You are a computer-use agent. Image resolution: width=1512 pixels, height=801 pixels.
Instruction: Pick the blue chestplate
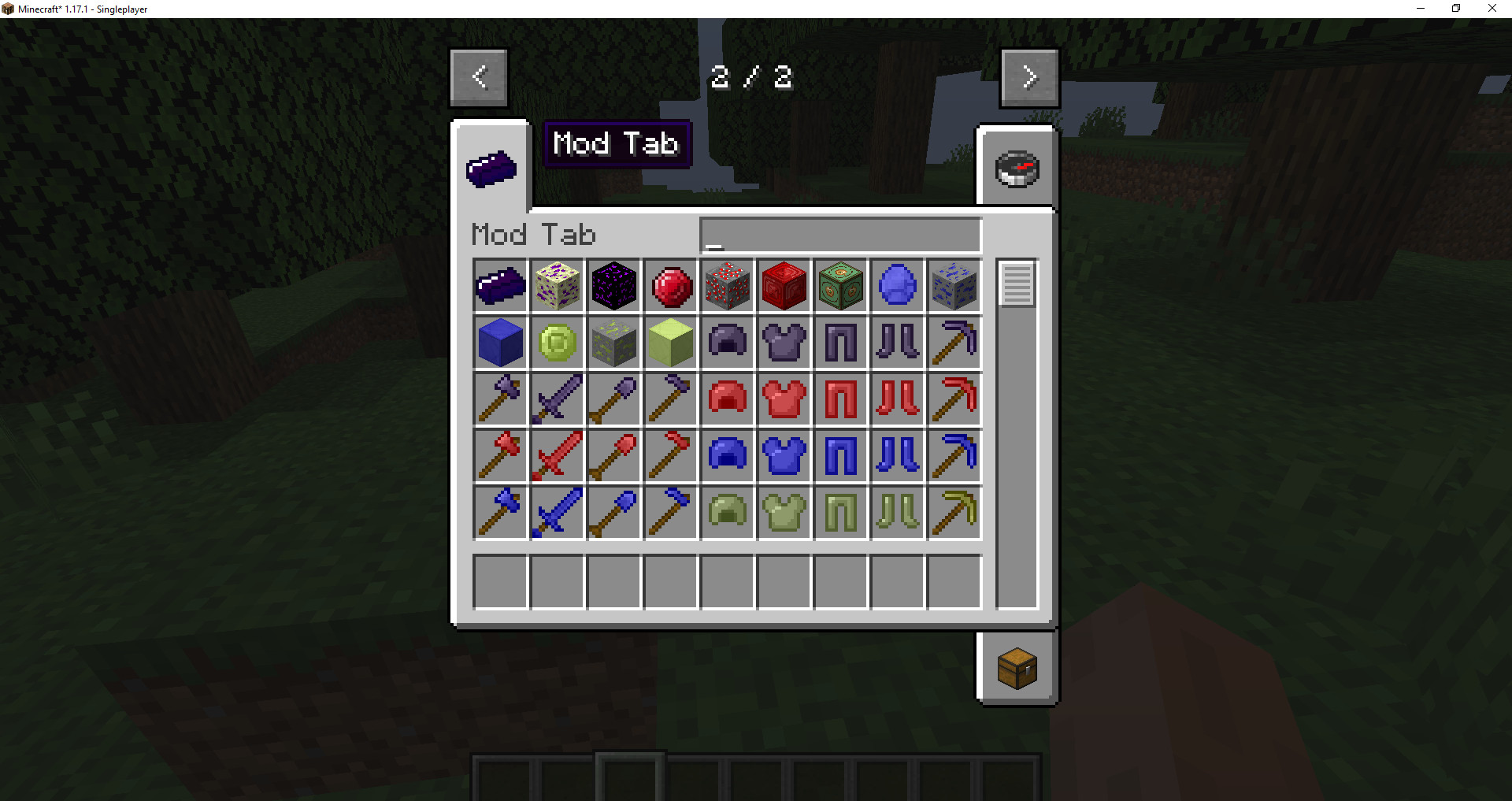(x=784, y=456)
